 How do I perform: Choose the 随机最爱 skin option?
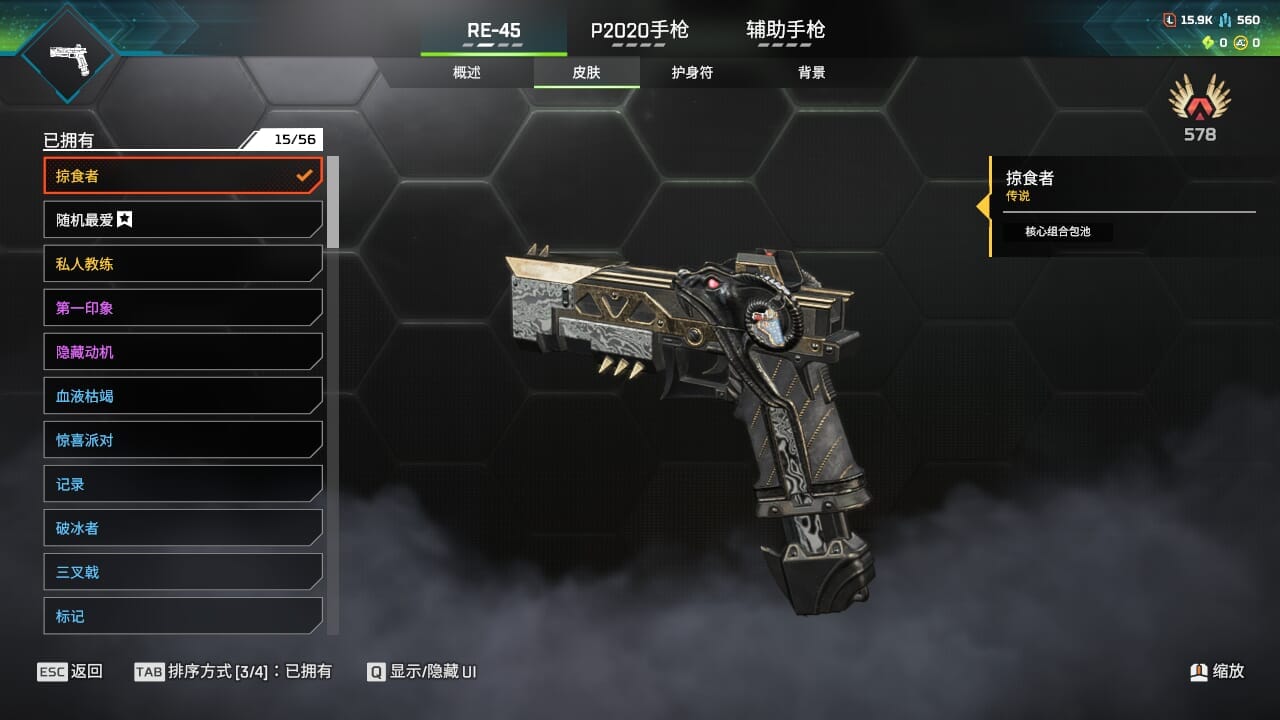(x=183, y=220)
